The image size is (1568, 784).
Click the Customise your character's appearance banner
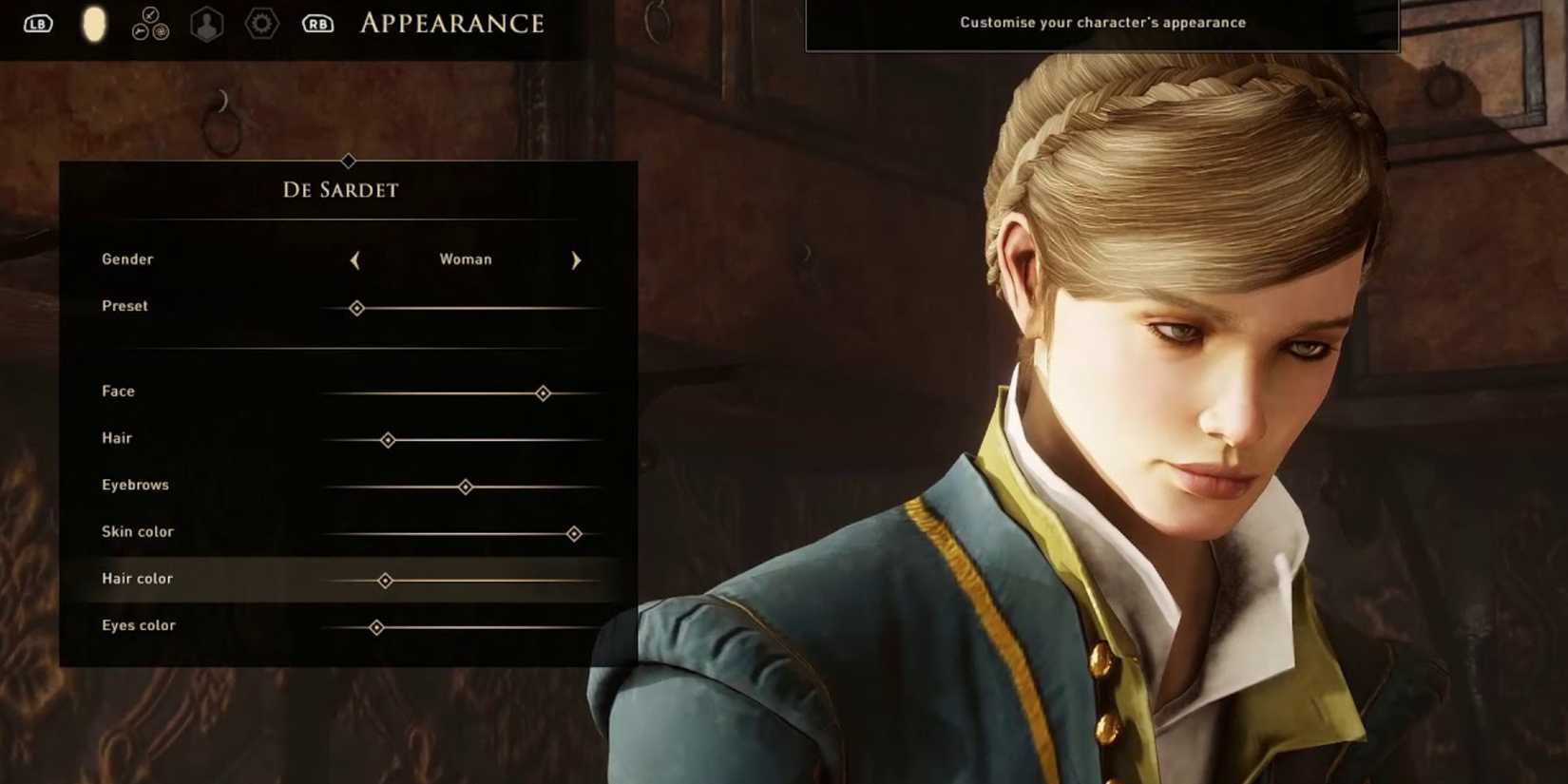1102,22
